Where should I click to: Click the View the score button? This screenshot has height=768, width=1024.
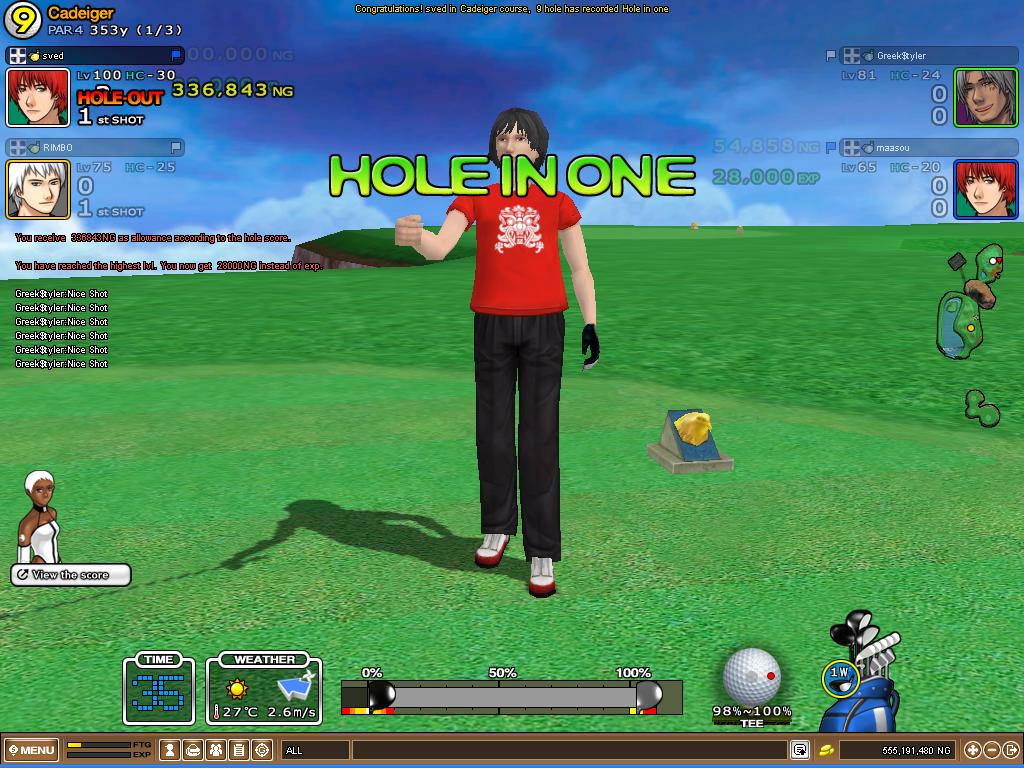coord(71,575)
